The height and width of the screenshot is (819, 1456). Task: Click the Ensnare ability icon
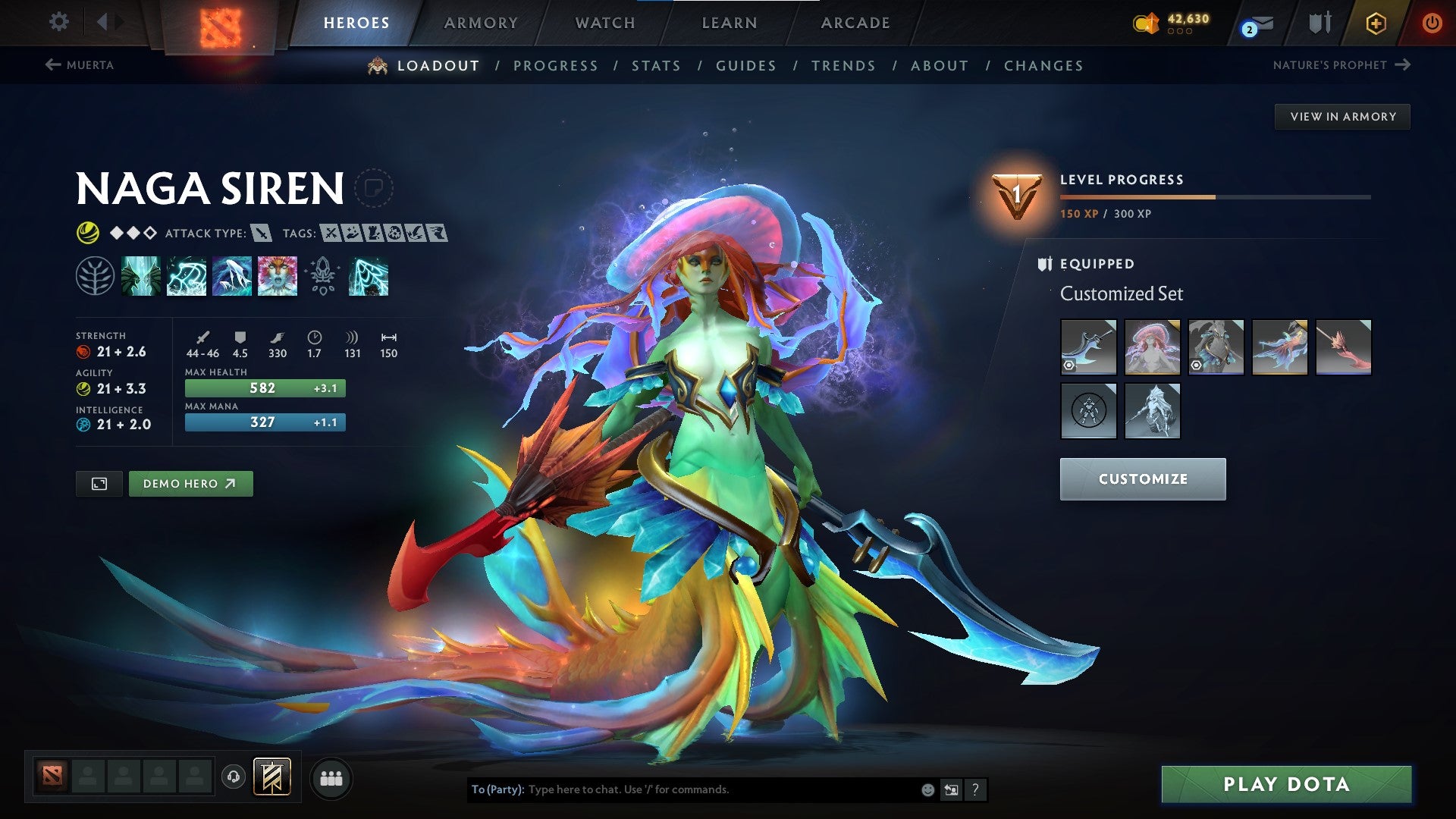pos(187,277)
